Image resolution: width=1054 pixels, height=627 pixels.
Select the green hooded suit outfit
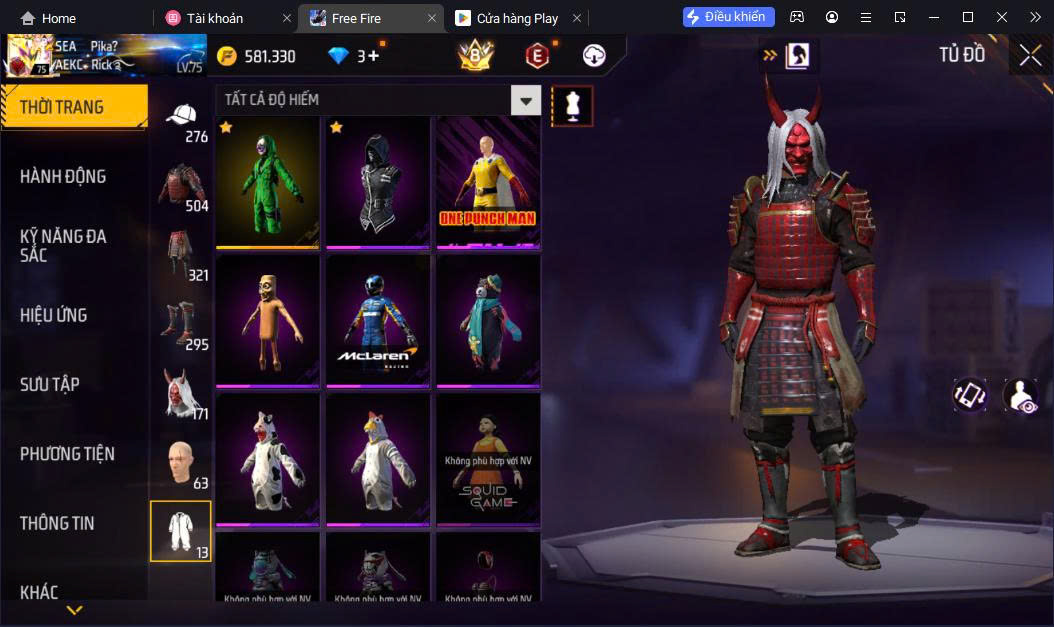click(x=268, y=182)
